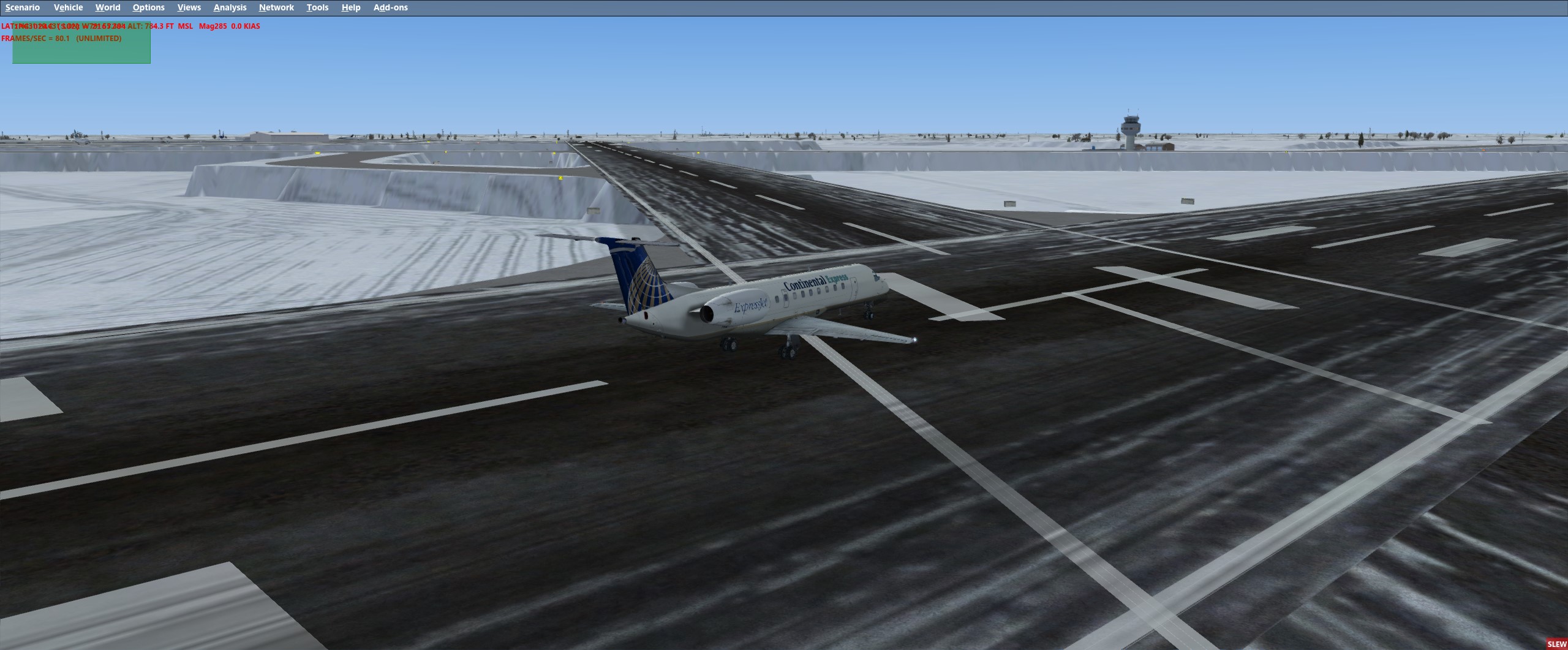The image size is (1568, 650).
Task: Open the Analysis menu
Action: pos(229,7)
